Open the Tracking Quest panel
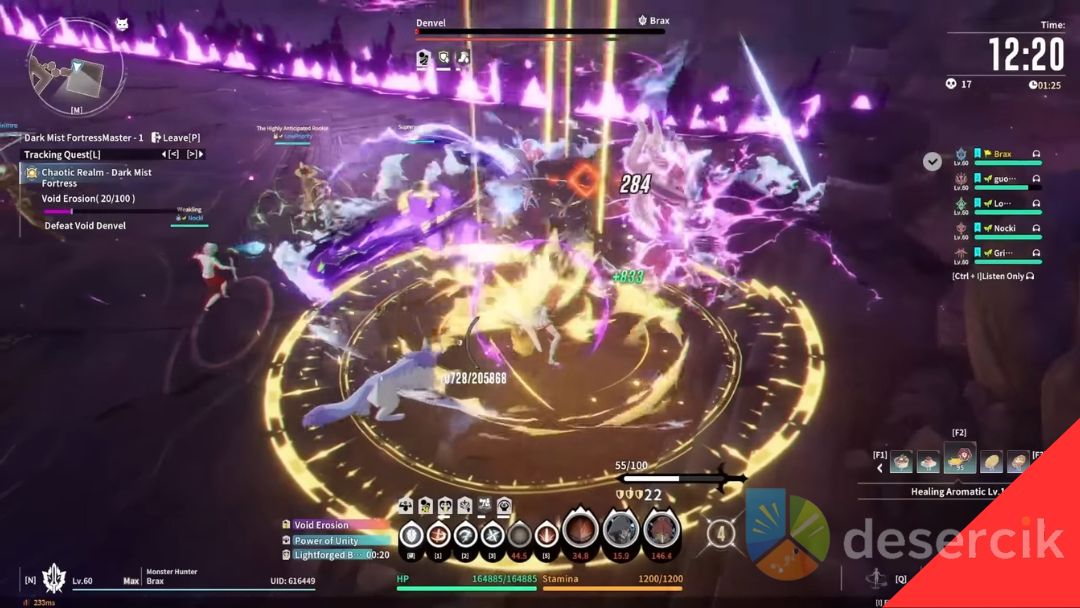 [62, 154]
